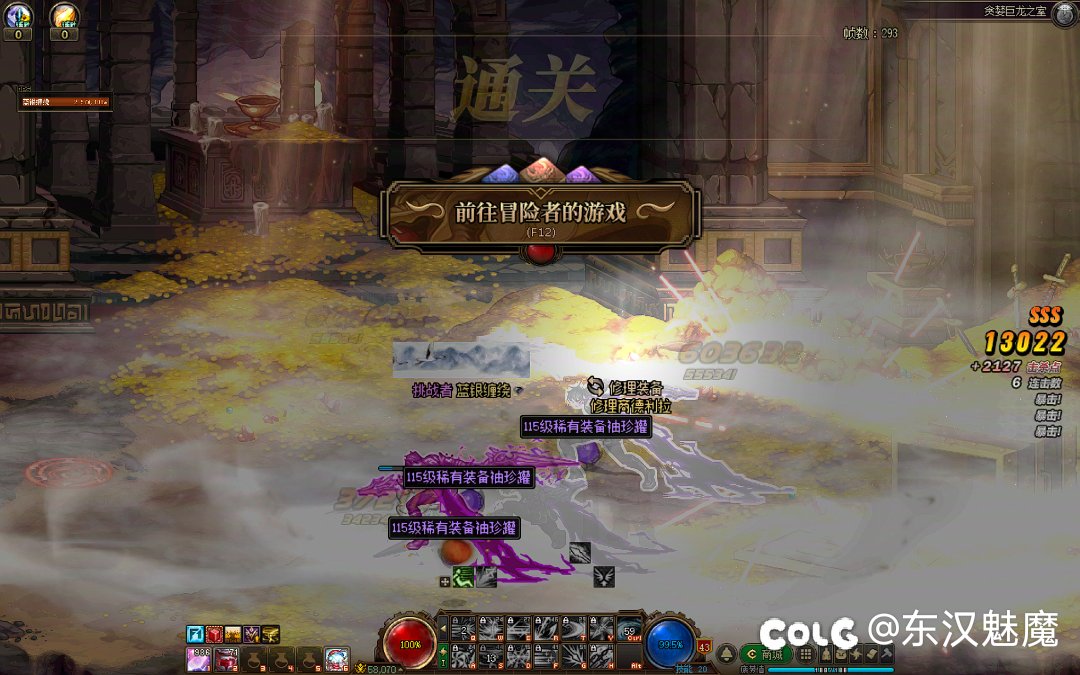Viewport: 1080px width, 675px height.
Task: Click the blue sword buff counter icon
Action: (x=19, y=18)
